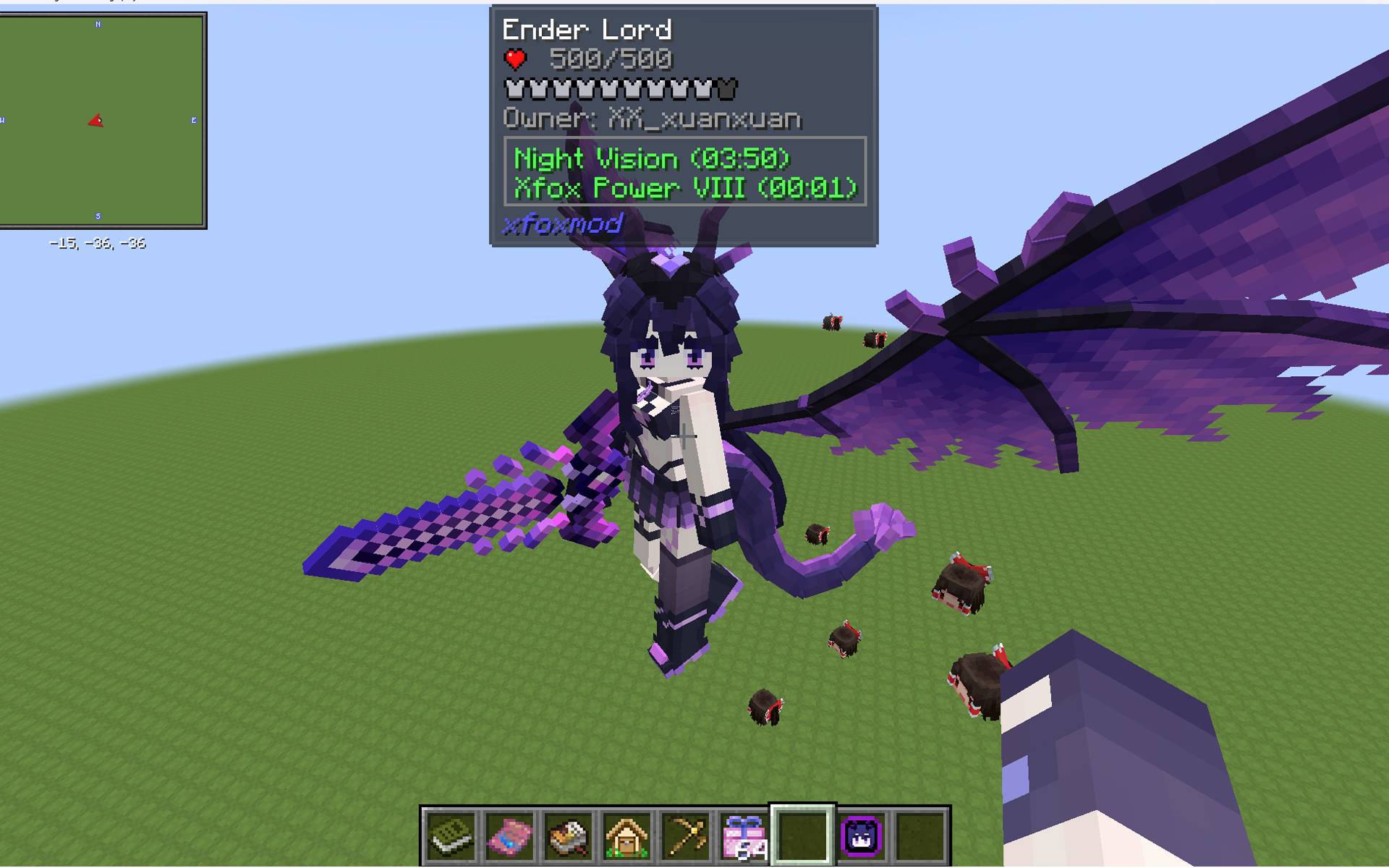Image resolution: width=1389 pixels, height=868 pixels.
Task: Click the last half armor icon in tooltip
Action: coord(728,89)
